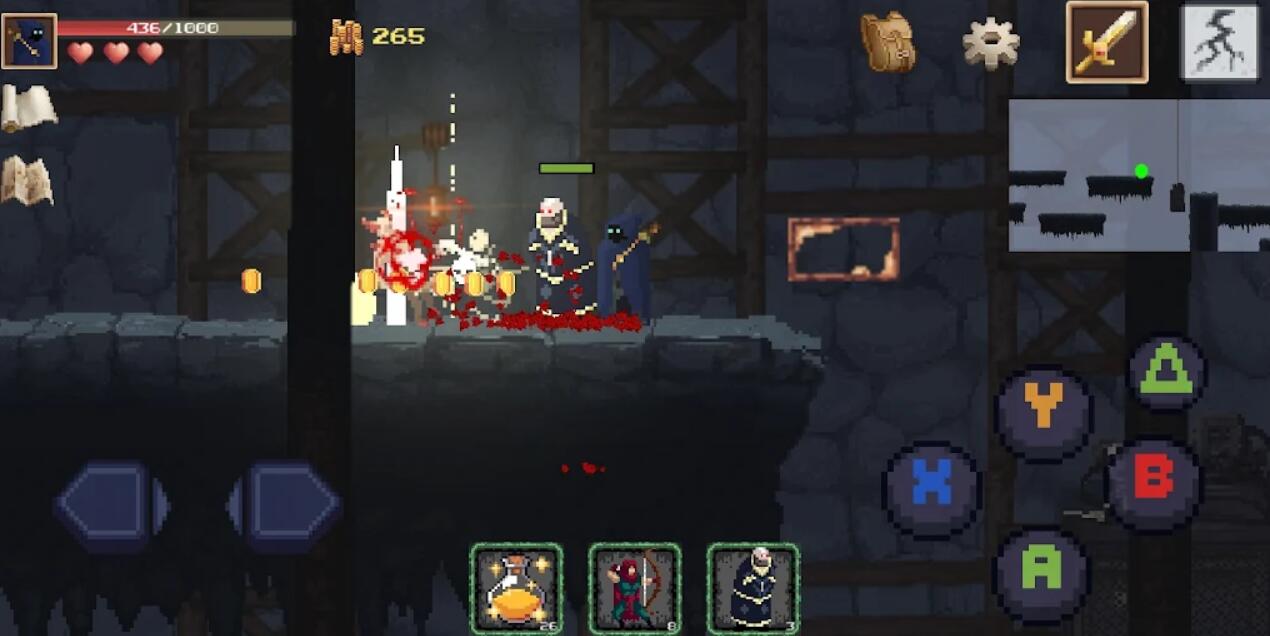The width and height of the screenshot is (1270, 636).
Task: Click the hooded character portrait
Action: click(29, 41)
